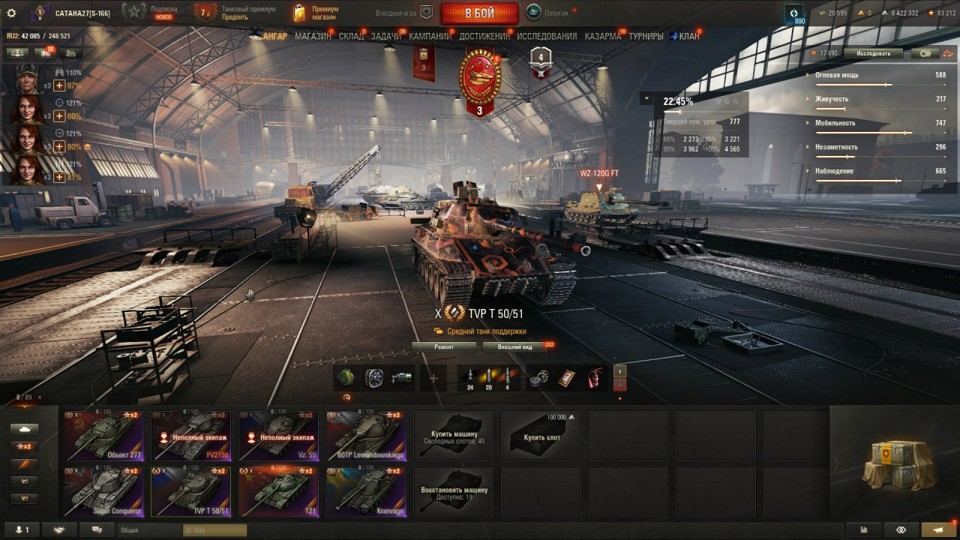This screenshot has height=540, width=960.
Task: Start battle with the red В БОЙ button
Action: point(479,13)
